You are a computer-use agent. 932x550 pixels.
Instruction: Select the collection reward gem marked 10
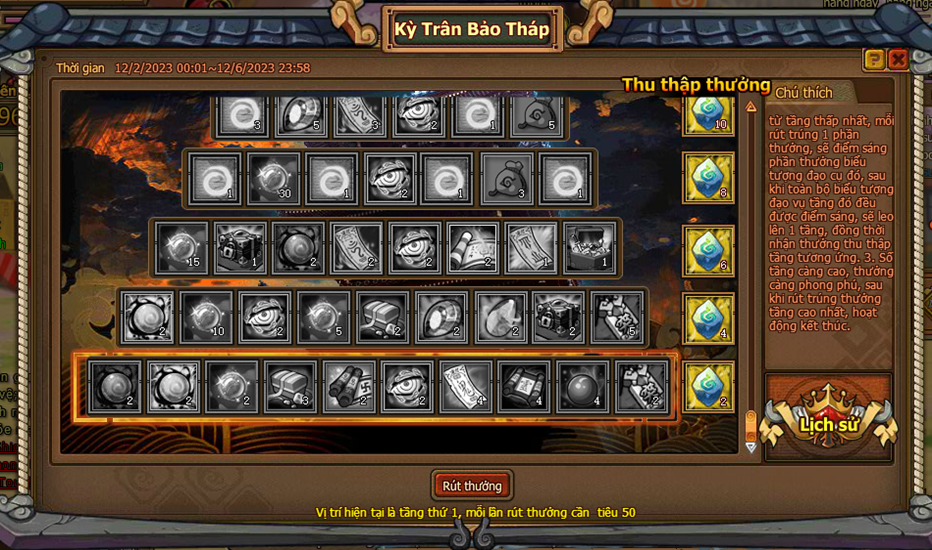click(x=709, y=113)
